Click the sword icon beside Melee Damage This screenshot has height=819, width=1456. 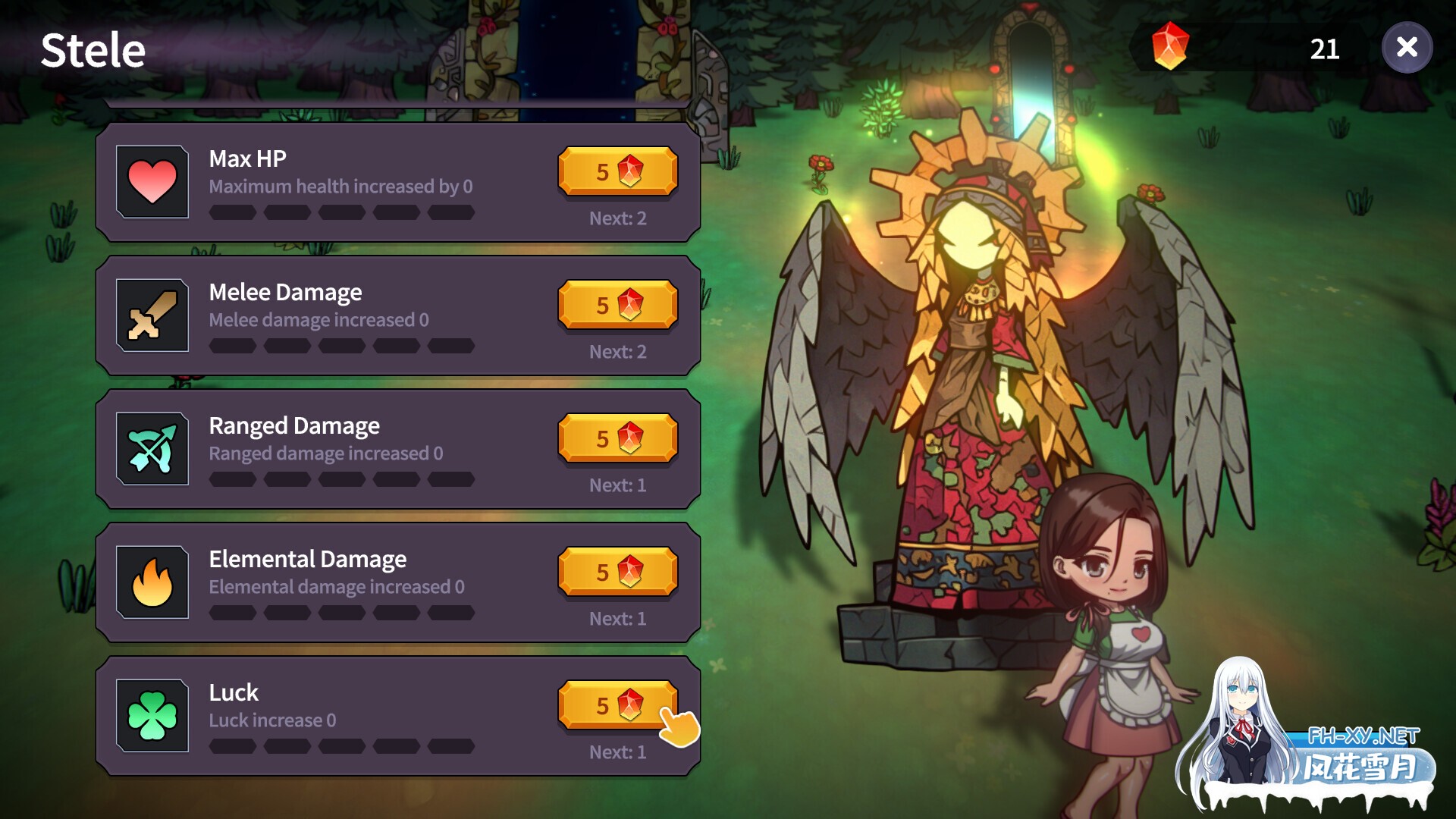coord(152,314)
